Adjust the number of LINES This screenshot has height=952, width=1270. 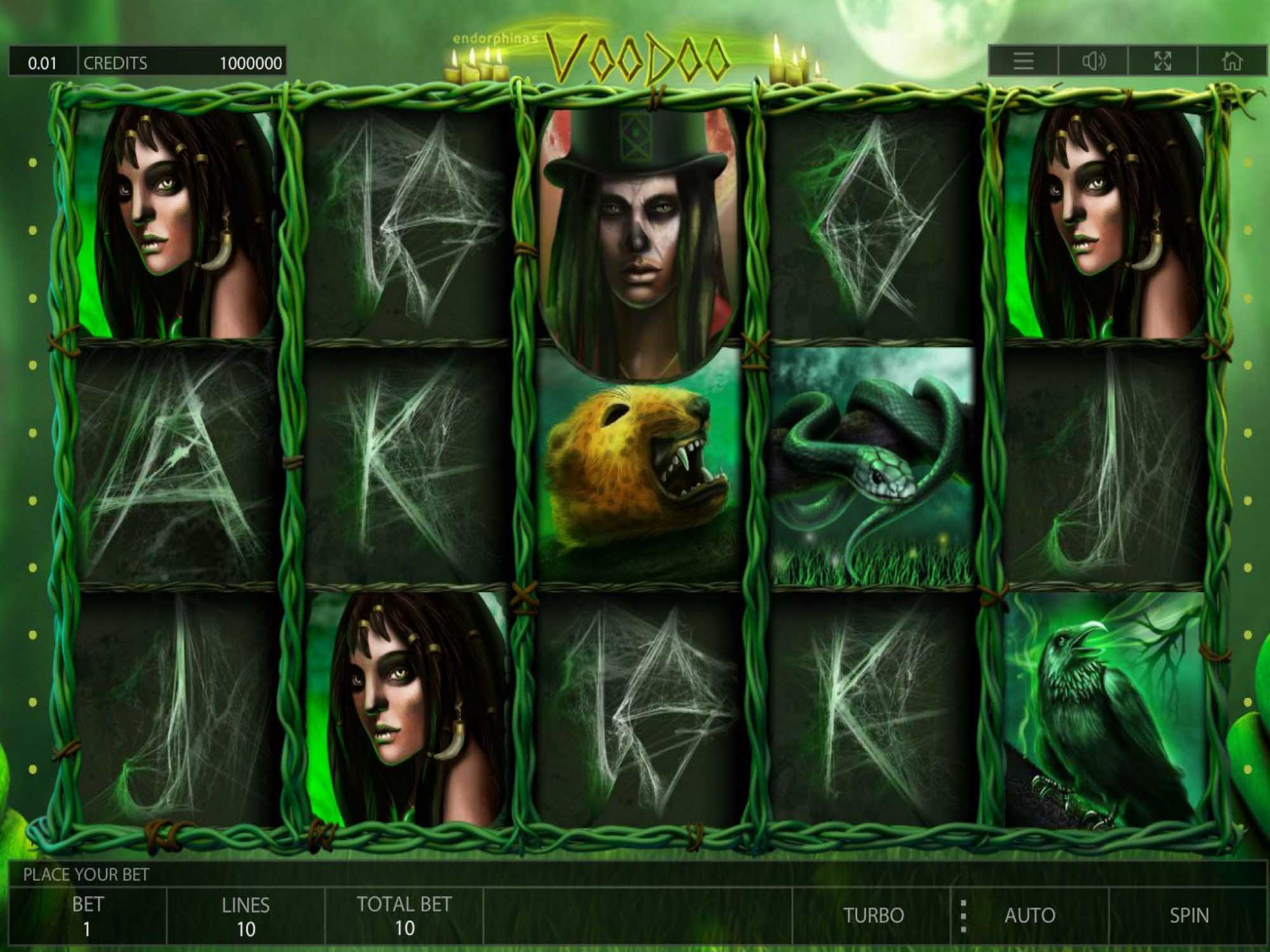tap(246, 916)
